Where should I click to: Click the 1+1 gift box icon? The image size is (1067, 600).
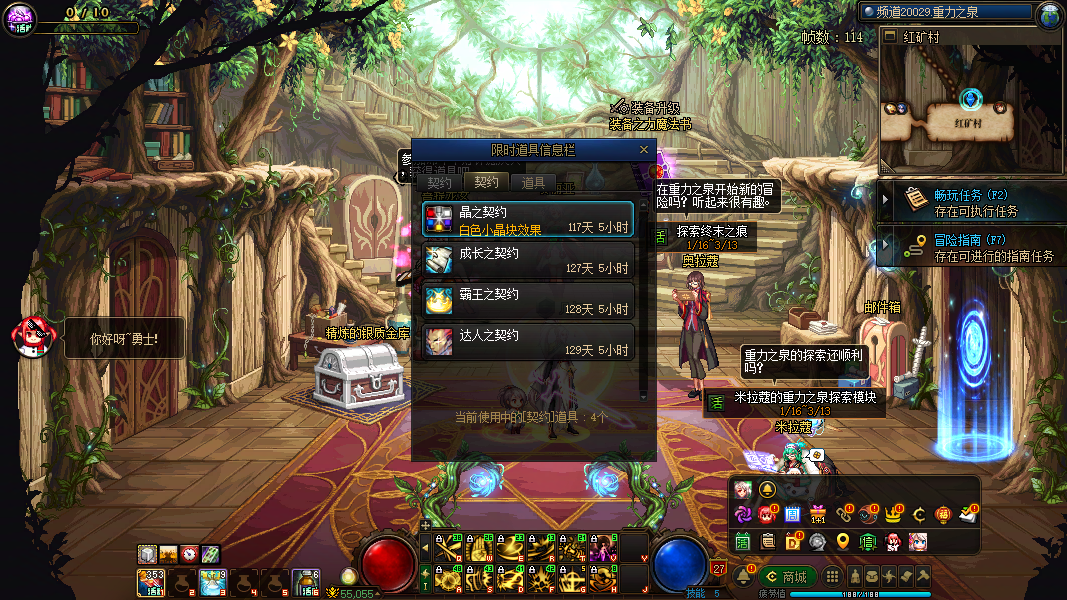tap(818, 515)
